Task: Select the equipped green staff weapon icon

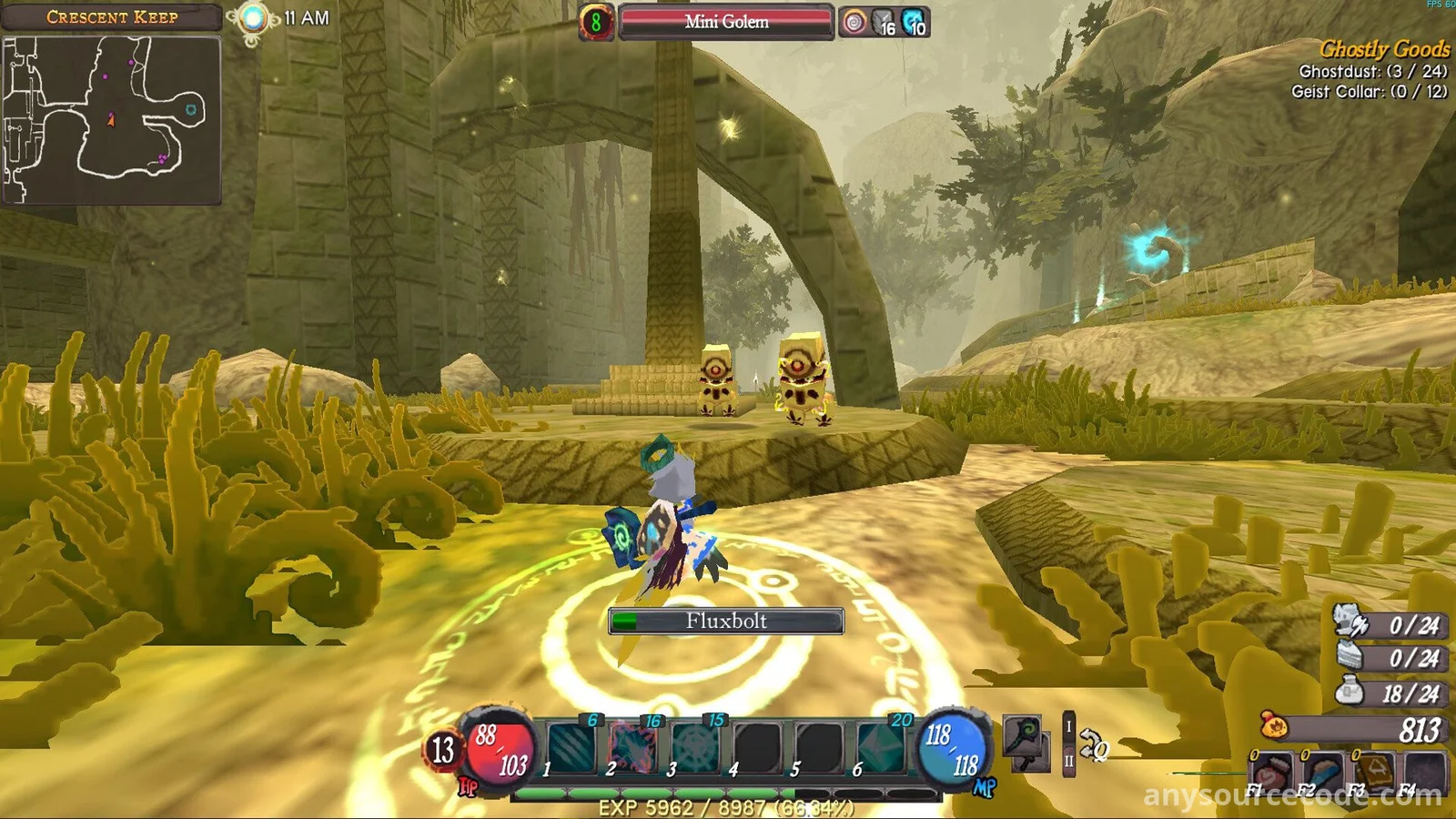Action: point(1024,739)
